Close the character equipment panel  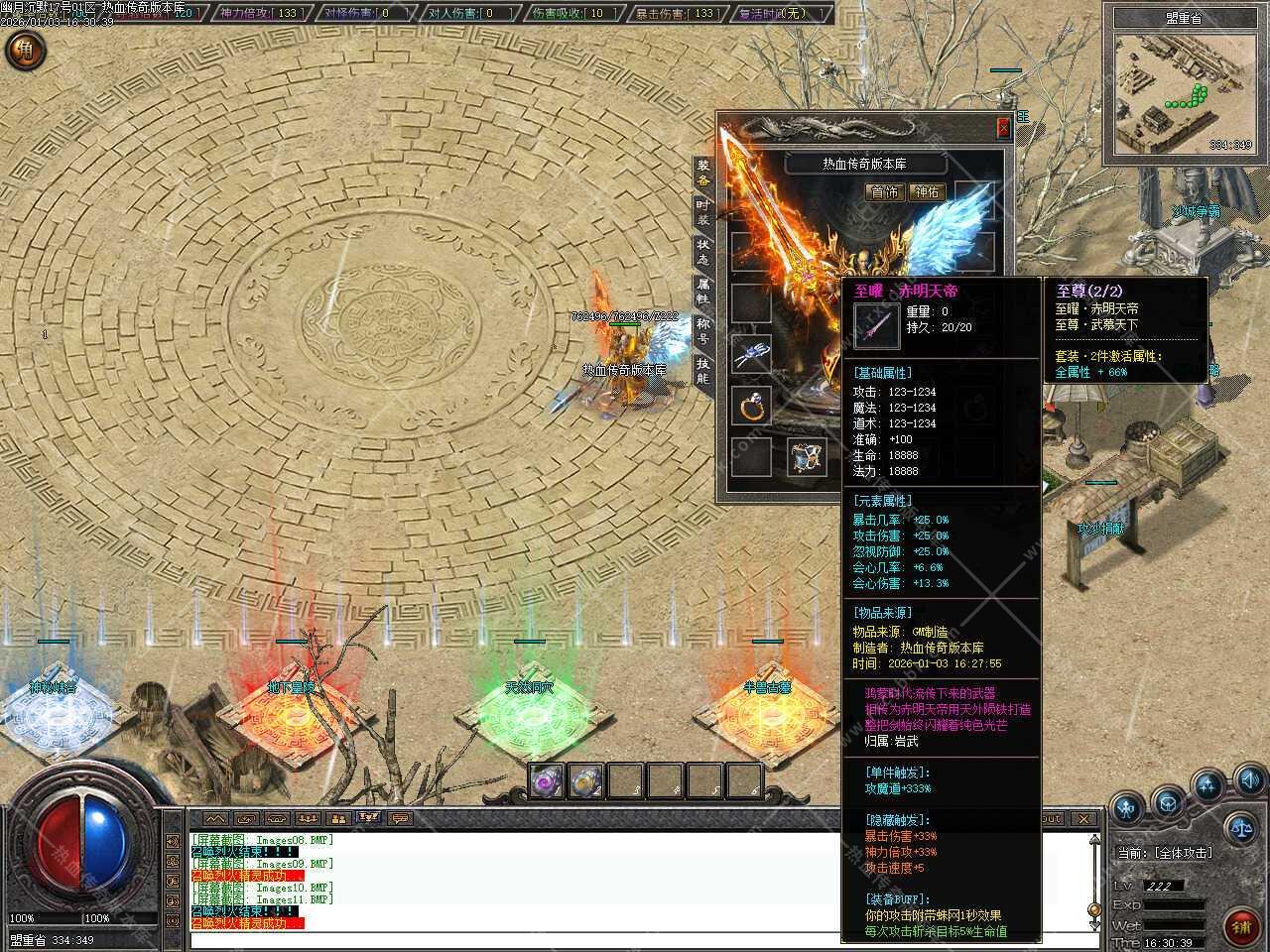[x=1003, y=127]
